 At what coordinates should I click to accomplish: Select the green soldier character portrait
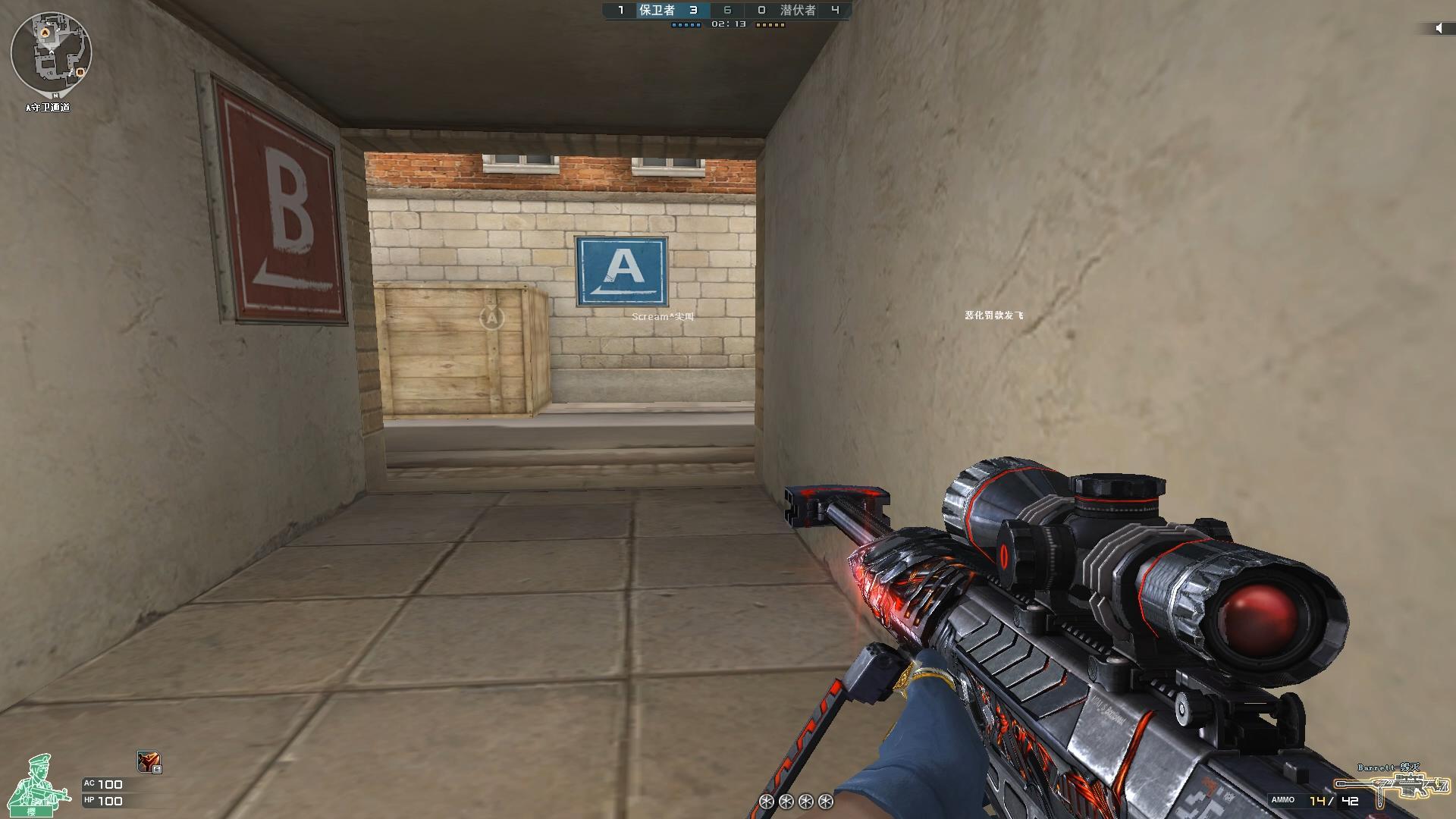tap(33, 785)
